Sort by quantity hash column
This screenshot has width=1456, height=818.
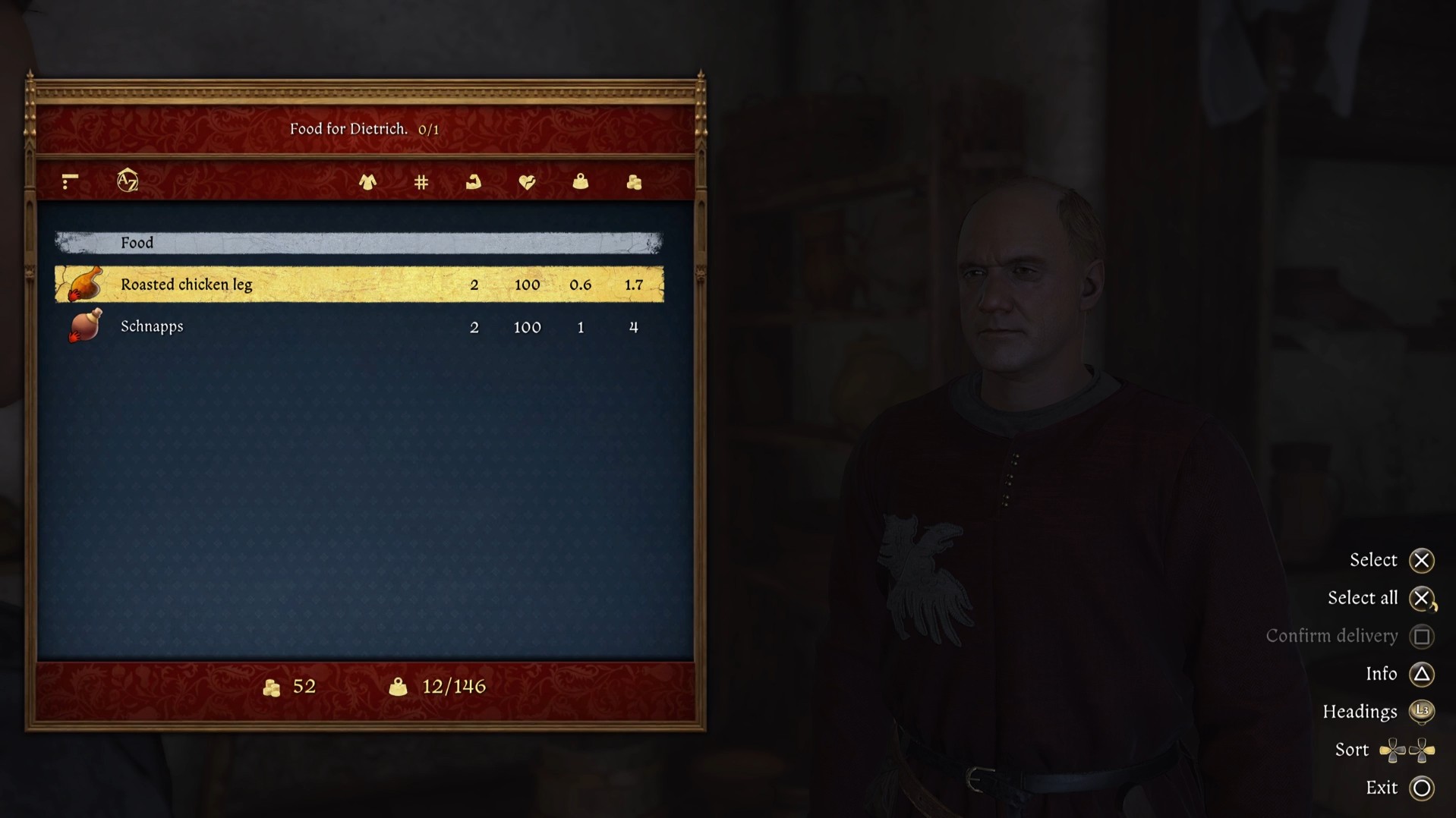[x=421, y=182]
